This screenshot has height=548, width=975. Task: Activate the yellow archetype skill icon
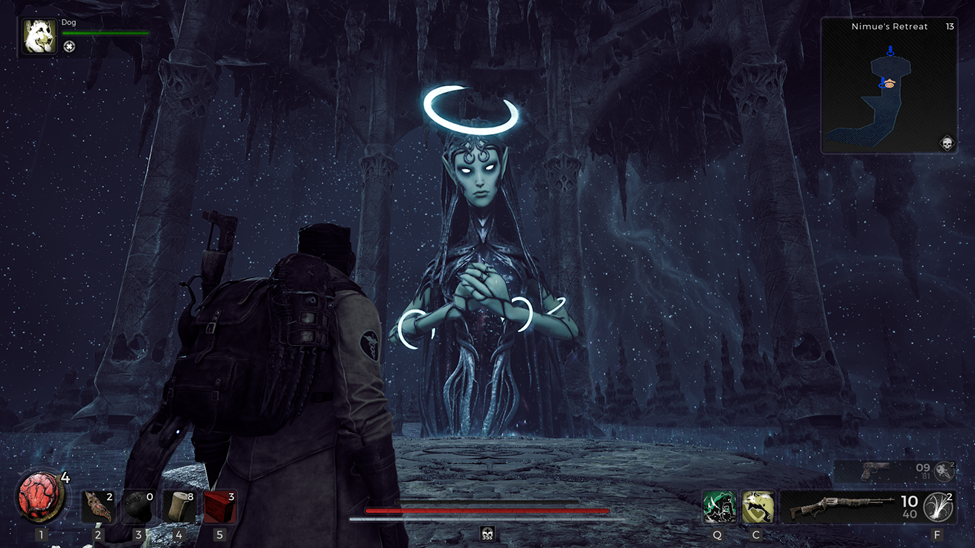pyautogui.click(x=757, y=507)
